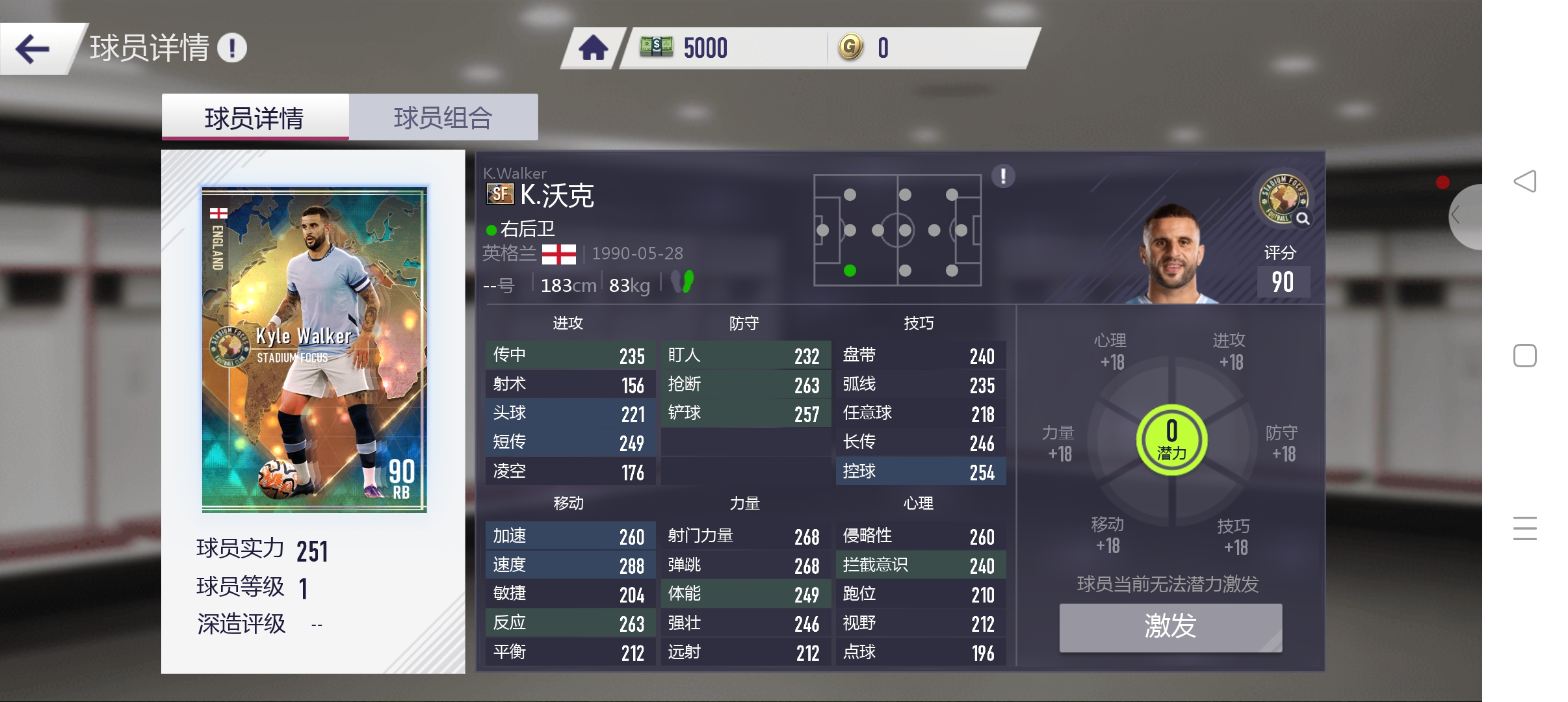Show info next to 球员详情 title
This screenshot has height=702, width=1568.
(x=232, y=48)
